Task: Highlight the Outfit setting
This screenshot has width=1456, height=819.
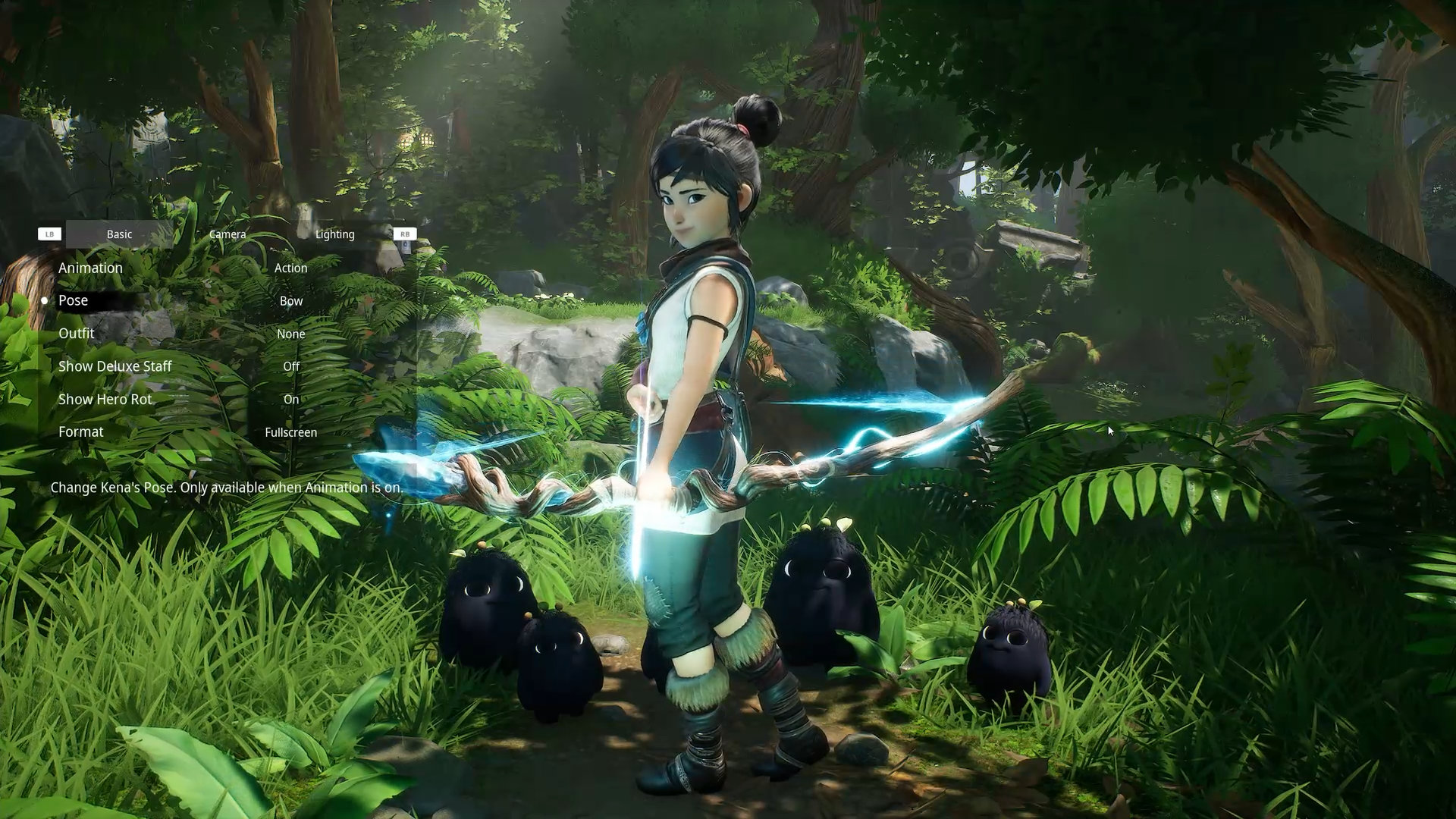Action: click(77, 333)
